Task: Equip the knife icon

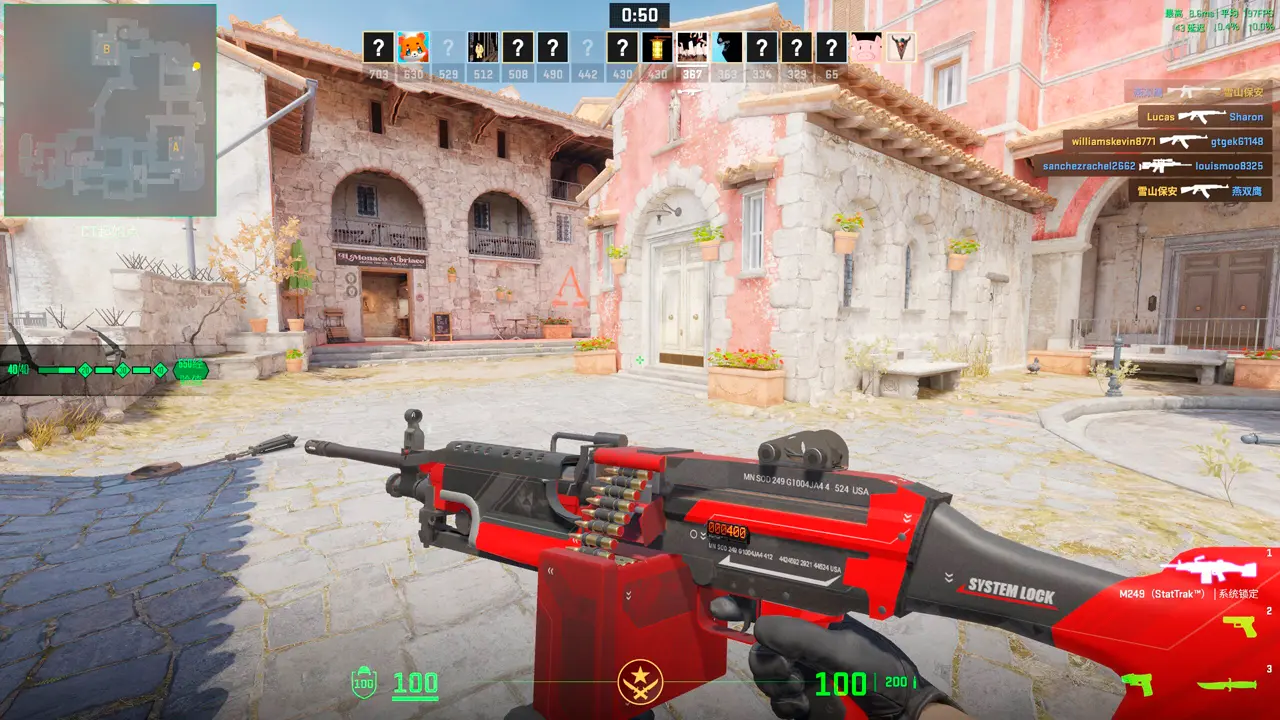Action: pyautogui.click(x=1226, y=685)
